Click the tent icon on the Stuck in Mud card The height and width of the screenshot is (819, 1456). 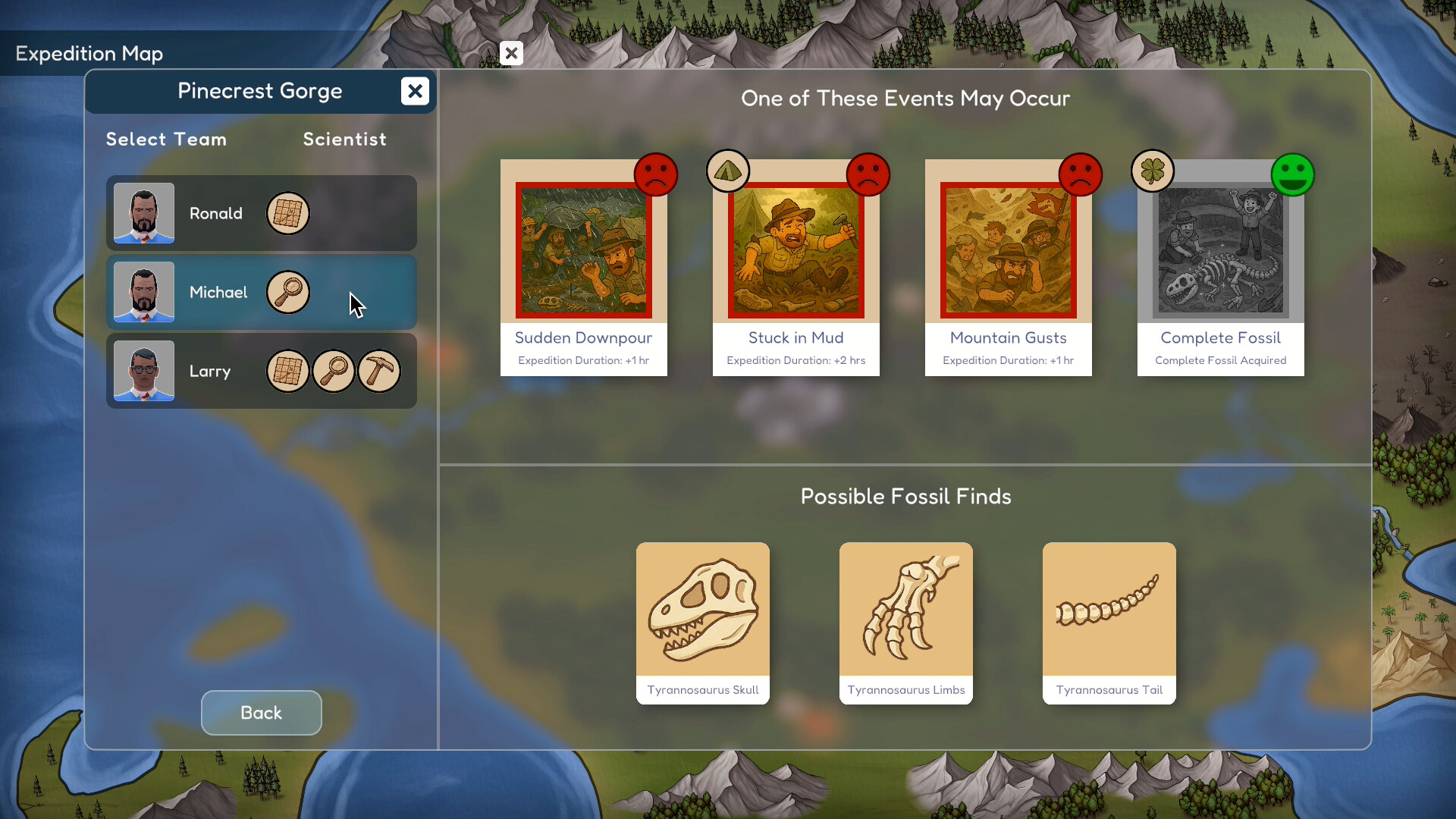(x=729, y=171)
